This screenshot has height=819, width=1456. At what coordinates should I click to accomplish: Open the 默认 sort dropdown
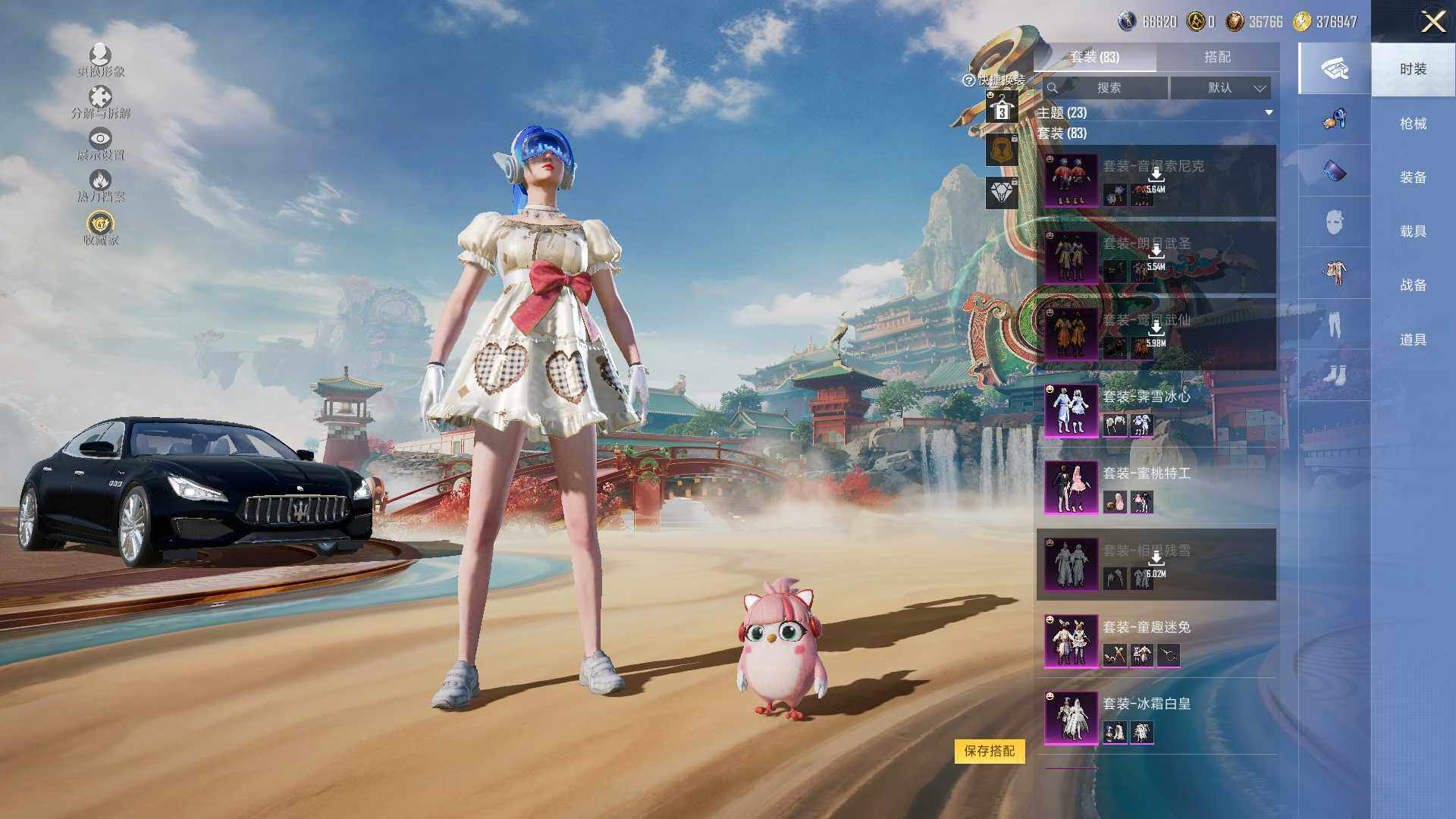pyautogui.click(x=1220, y=88)
